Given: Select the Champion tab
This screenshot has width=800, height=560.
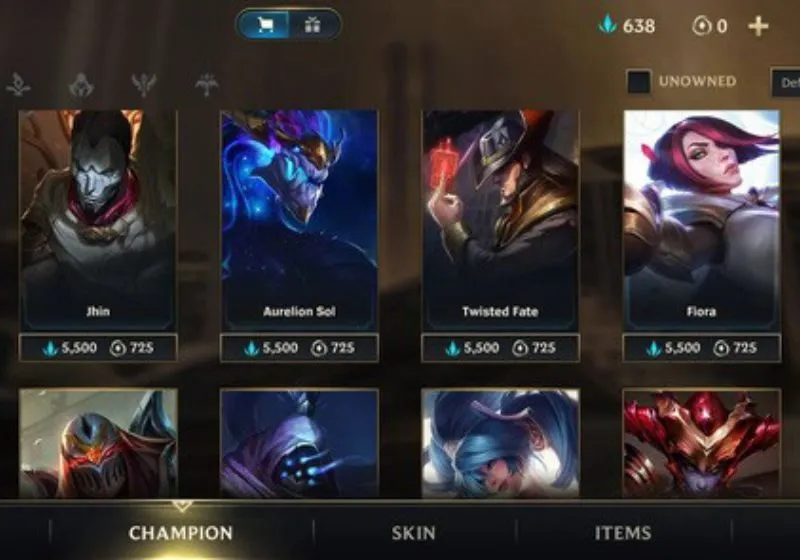Looking at the screenshot, I should [x=181, y=533].
